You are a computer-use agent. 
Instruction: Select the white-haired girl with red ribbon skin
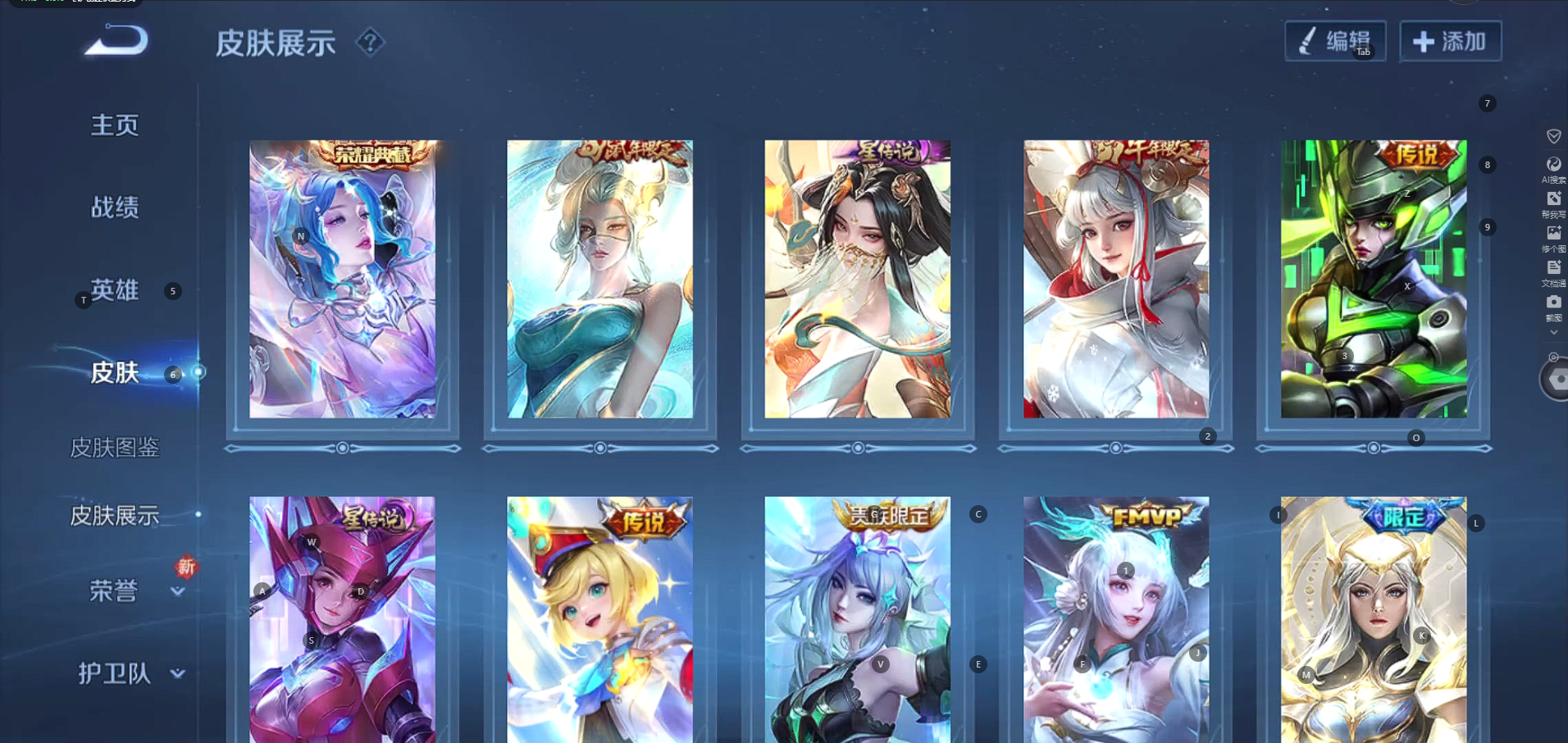[x=1115, y=279]
